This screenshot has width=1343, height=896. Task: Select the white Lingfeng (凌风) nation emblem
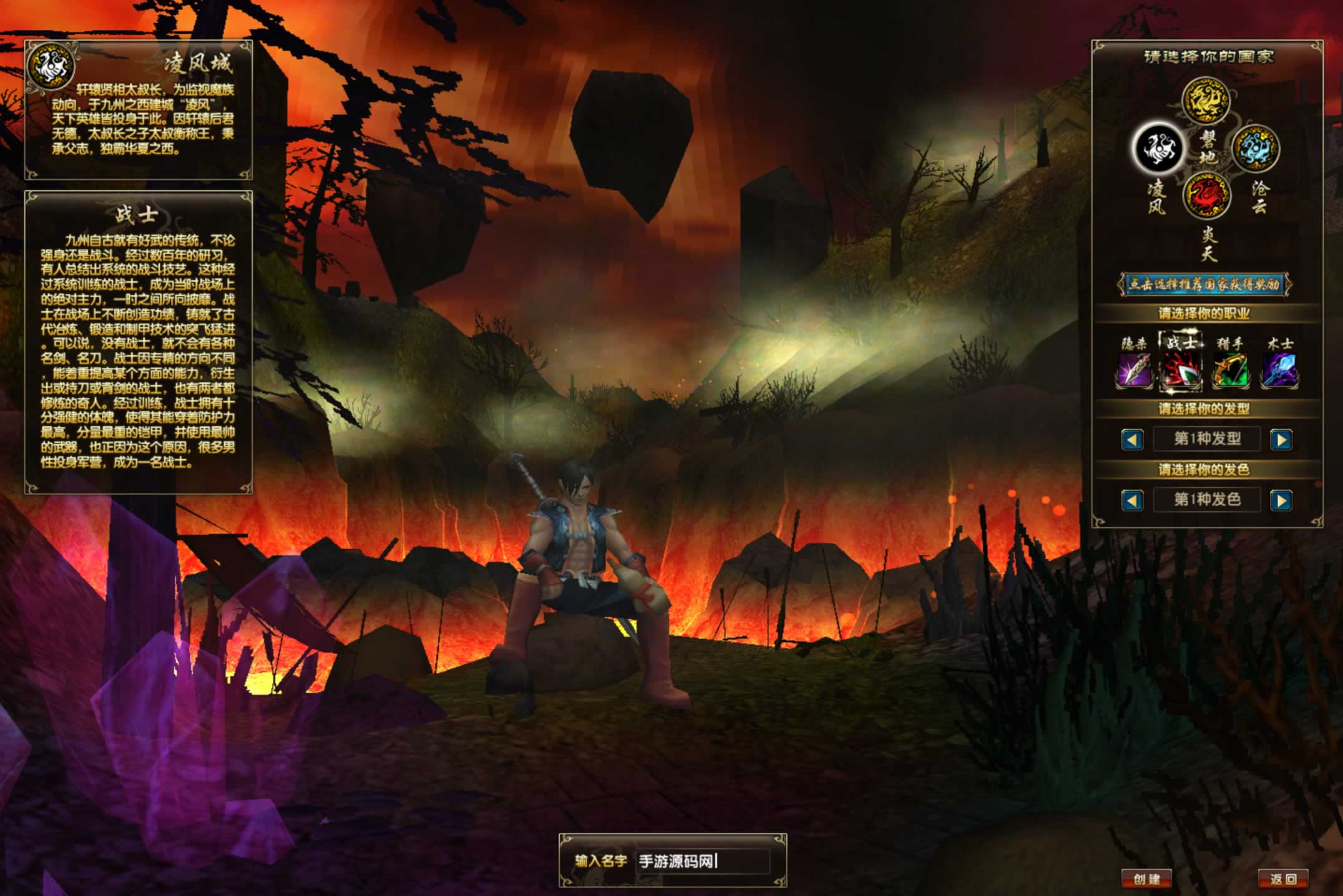click(1158, 149)
